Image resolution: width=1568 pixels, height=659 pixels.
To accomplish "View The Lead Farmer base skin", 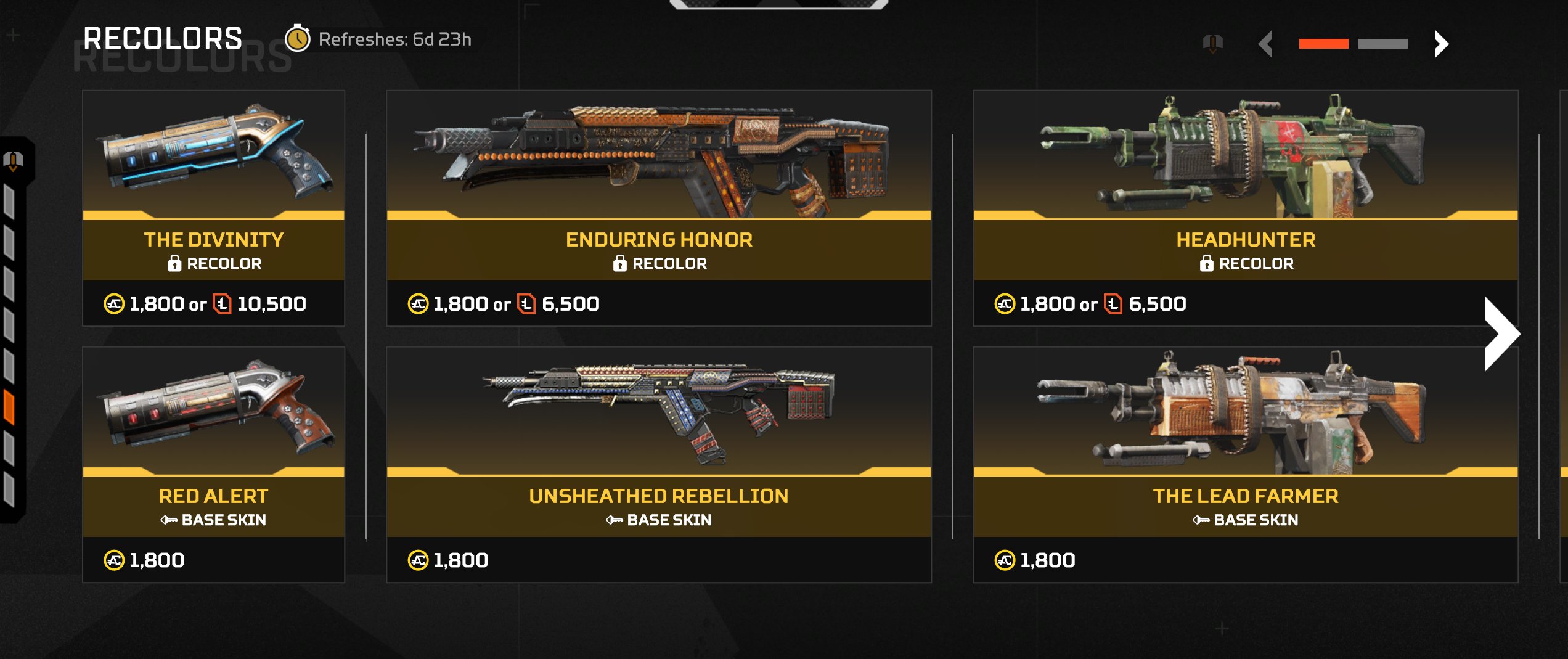I will 1245,464.
